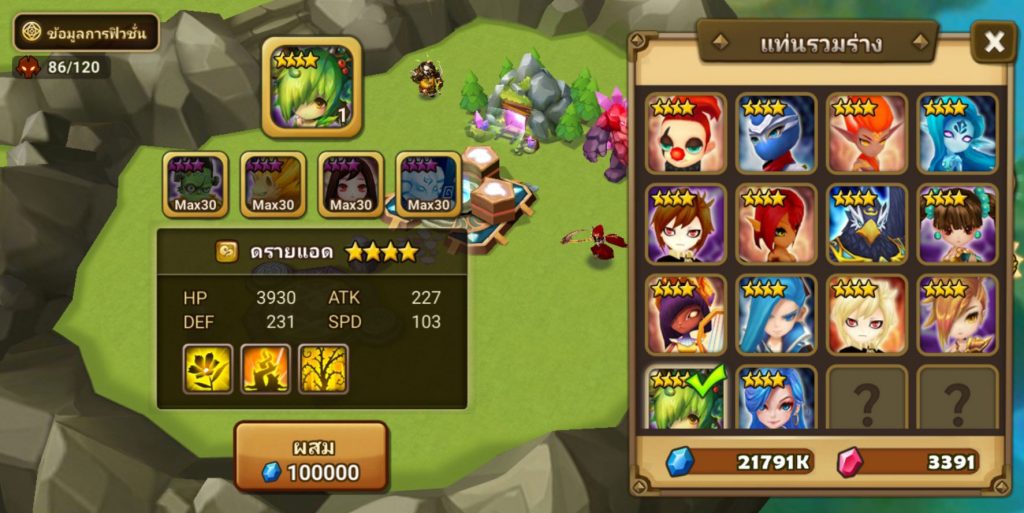
Task: Pick the orange flame-haired elf monster
Action: pyautogui.click(x=867, y=133)
